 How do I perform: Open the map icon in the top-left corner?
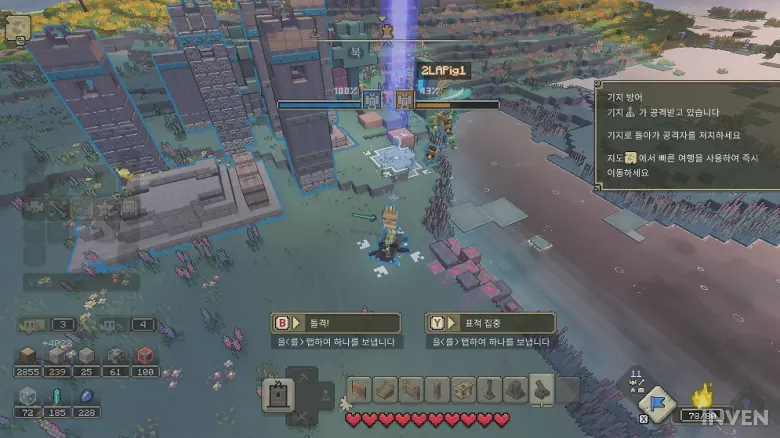17,30
